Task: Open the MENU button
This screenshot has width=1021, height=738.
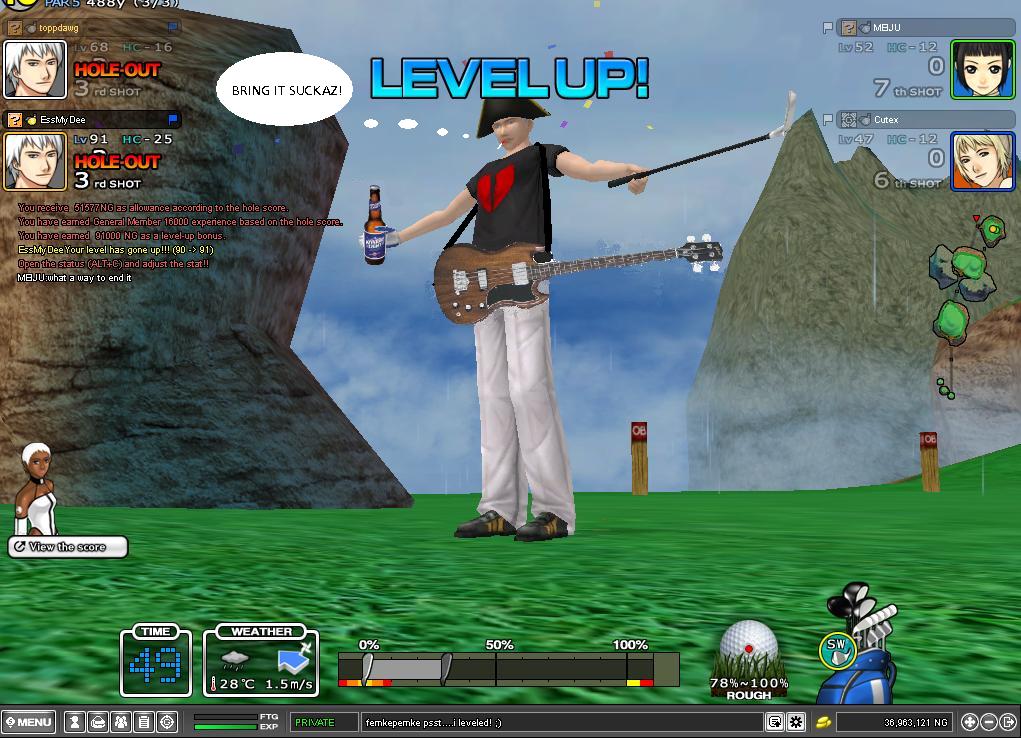Action: tap(29, 721)
